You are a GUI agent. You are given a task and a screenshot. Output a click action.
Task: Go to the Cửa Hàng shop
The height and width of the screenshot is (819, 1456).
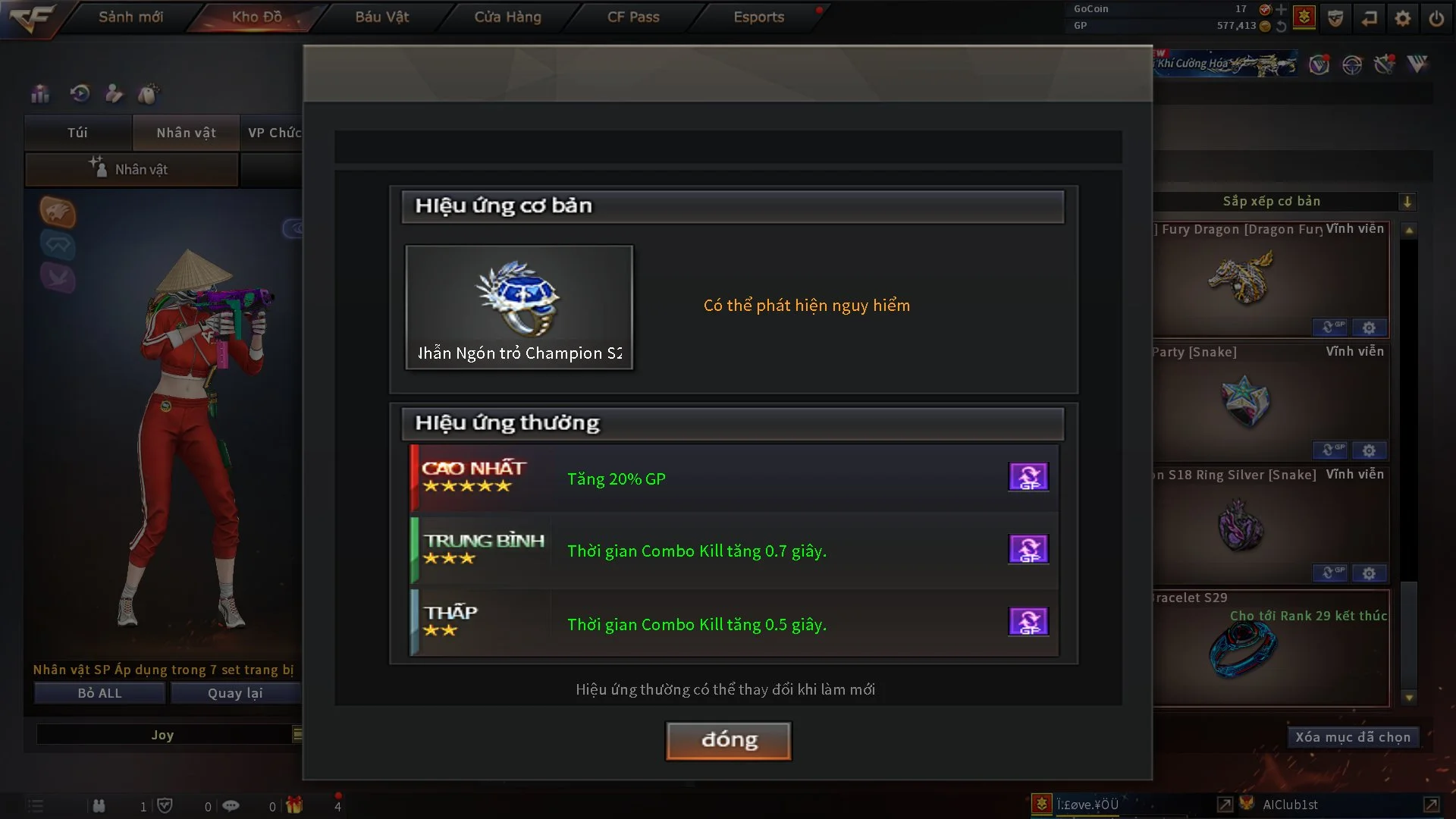(x=507, y=17)
